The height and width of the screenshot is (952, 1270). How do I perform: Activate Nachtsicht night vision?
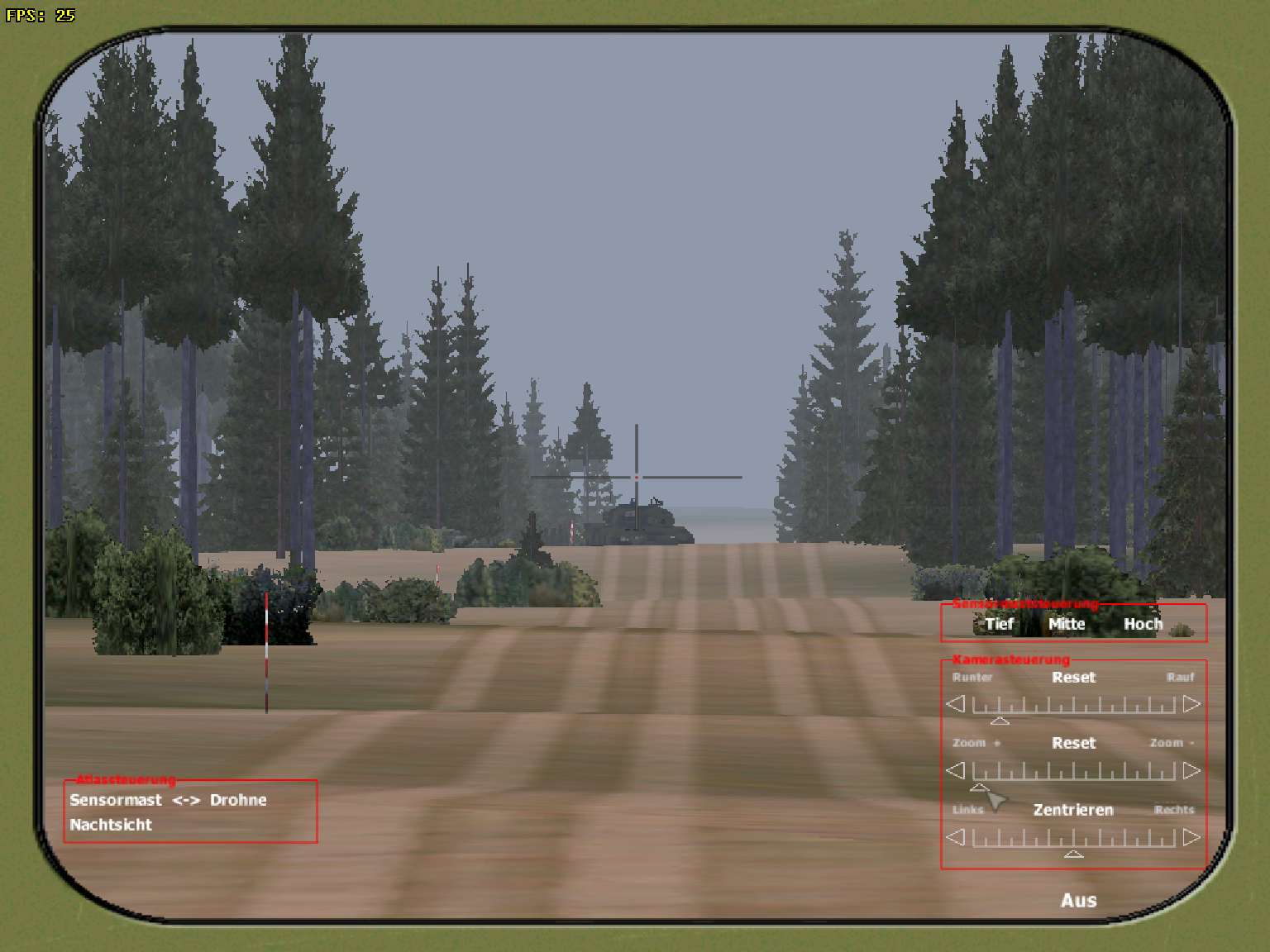(111, 825)
